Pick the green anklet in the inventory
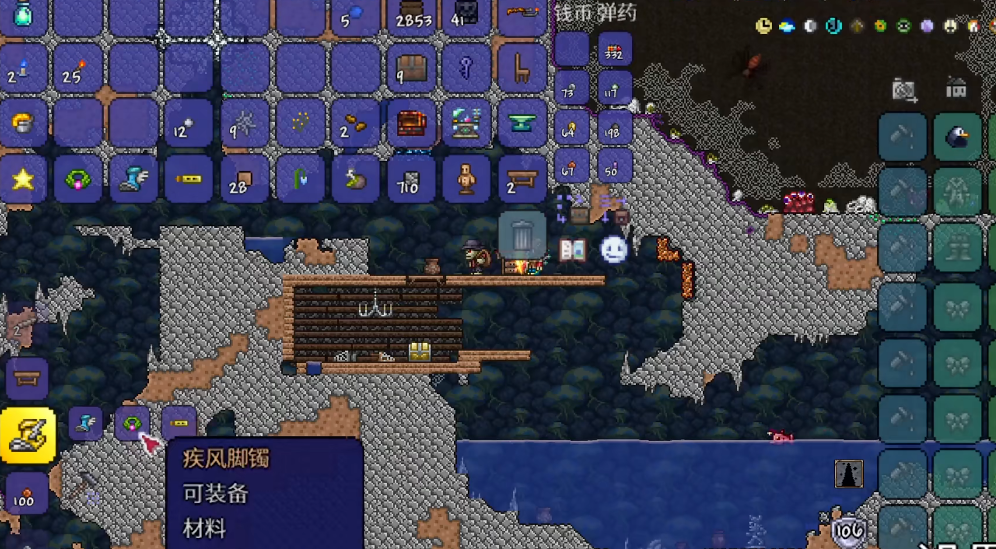The height and width of the screenshot is (549, 996). (77, 180)
